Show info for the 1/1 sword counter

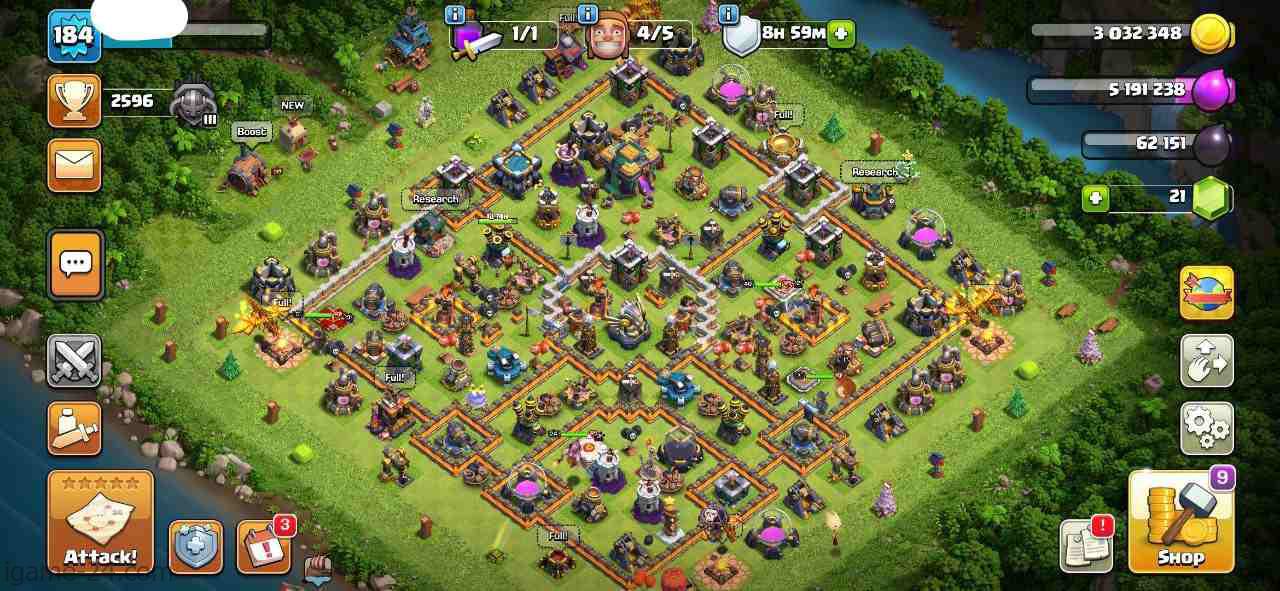456,15
